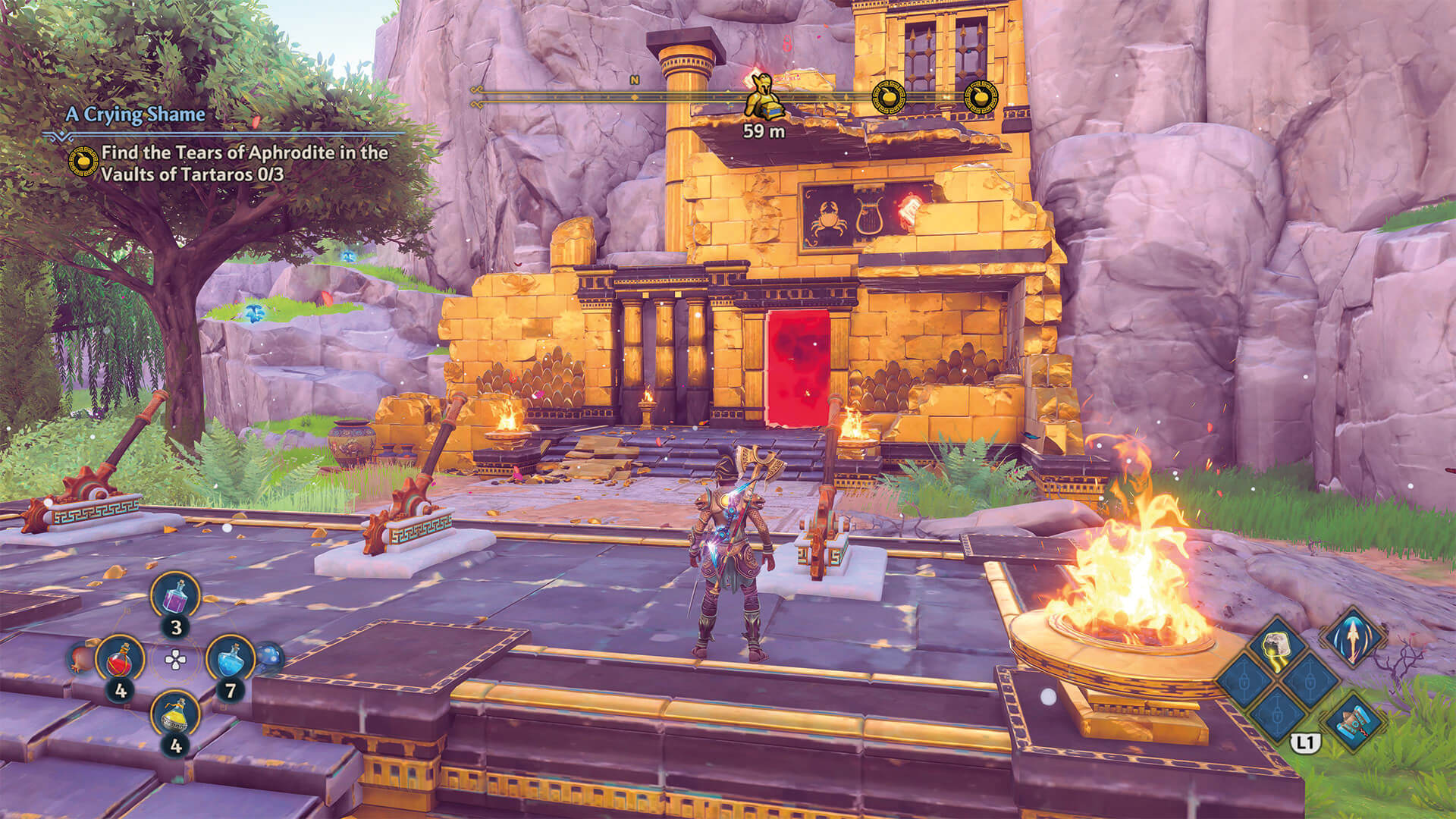Click the North indicator on the compass
1456x819 pixels.
point(634,80)
